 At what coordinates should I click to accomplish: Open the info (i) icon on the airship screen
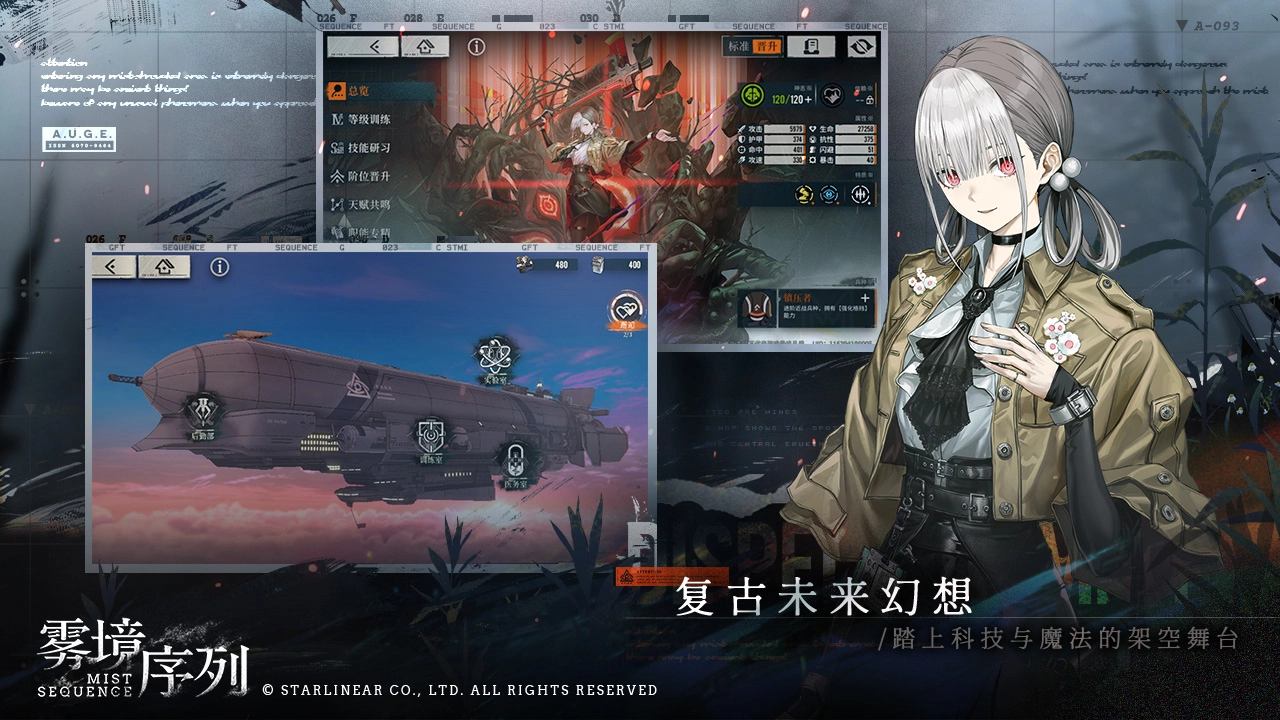(218, 266)
